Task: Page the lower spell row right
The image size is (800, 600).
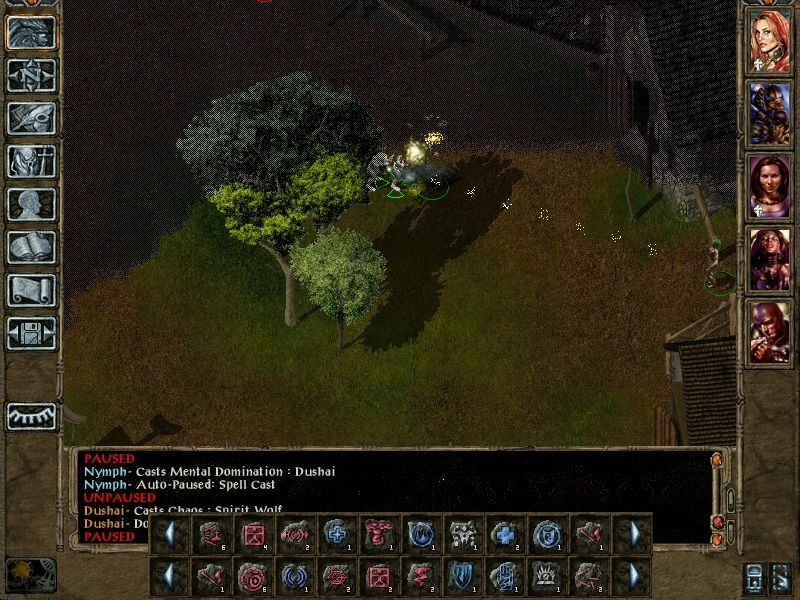Action: coord(632,577)
